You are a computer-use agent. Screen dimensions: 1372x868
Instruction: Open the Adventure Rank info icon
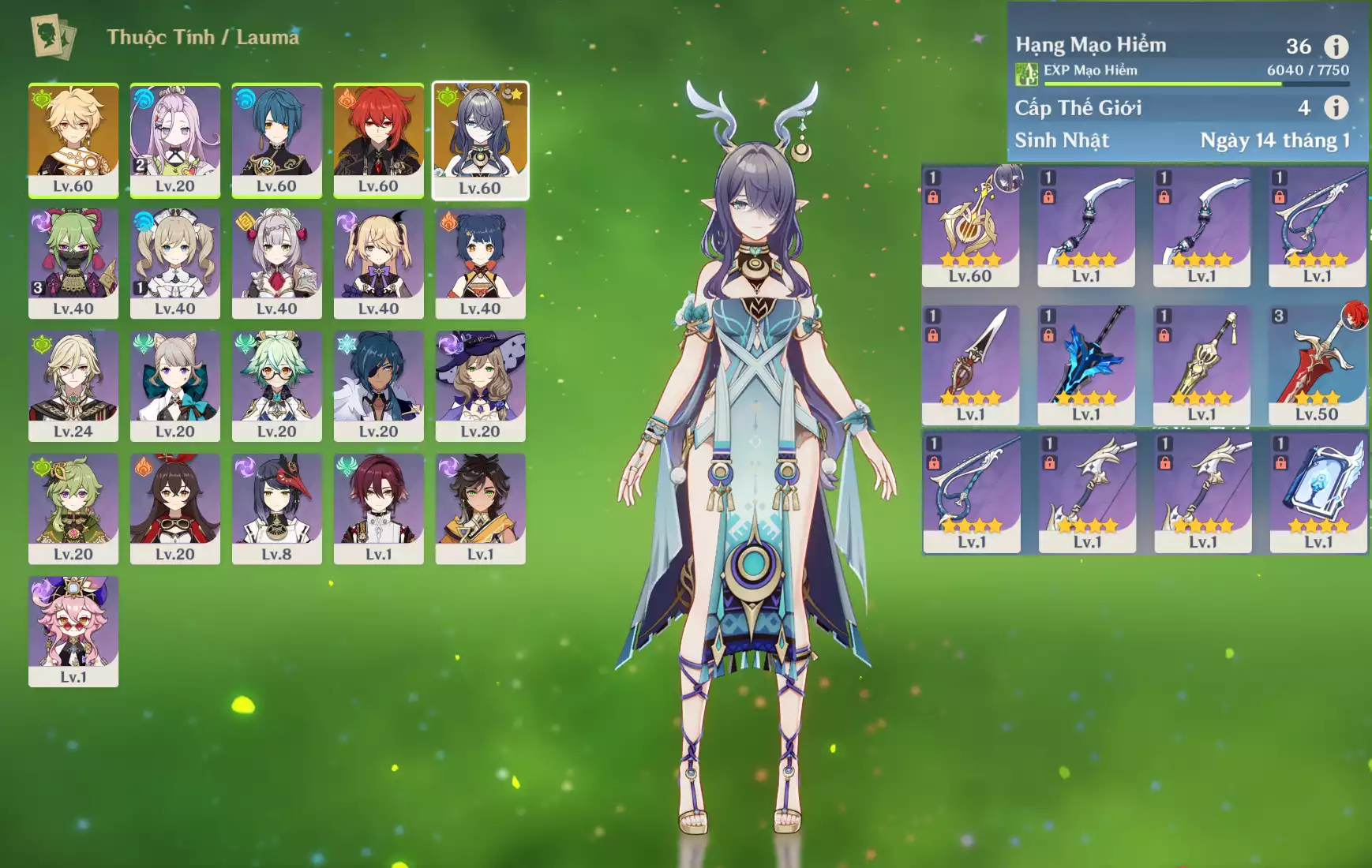(x=1336, y=47)
